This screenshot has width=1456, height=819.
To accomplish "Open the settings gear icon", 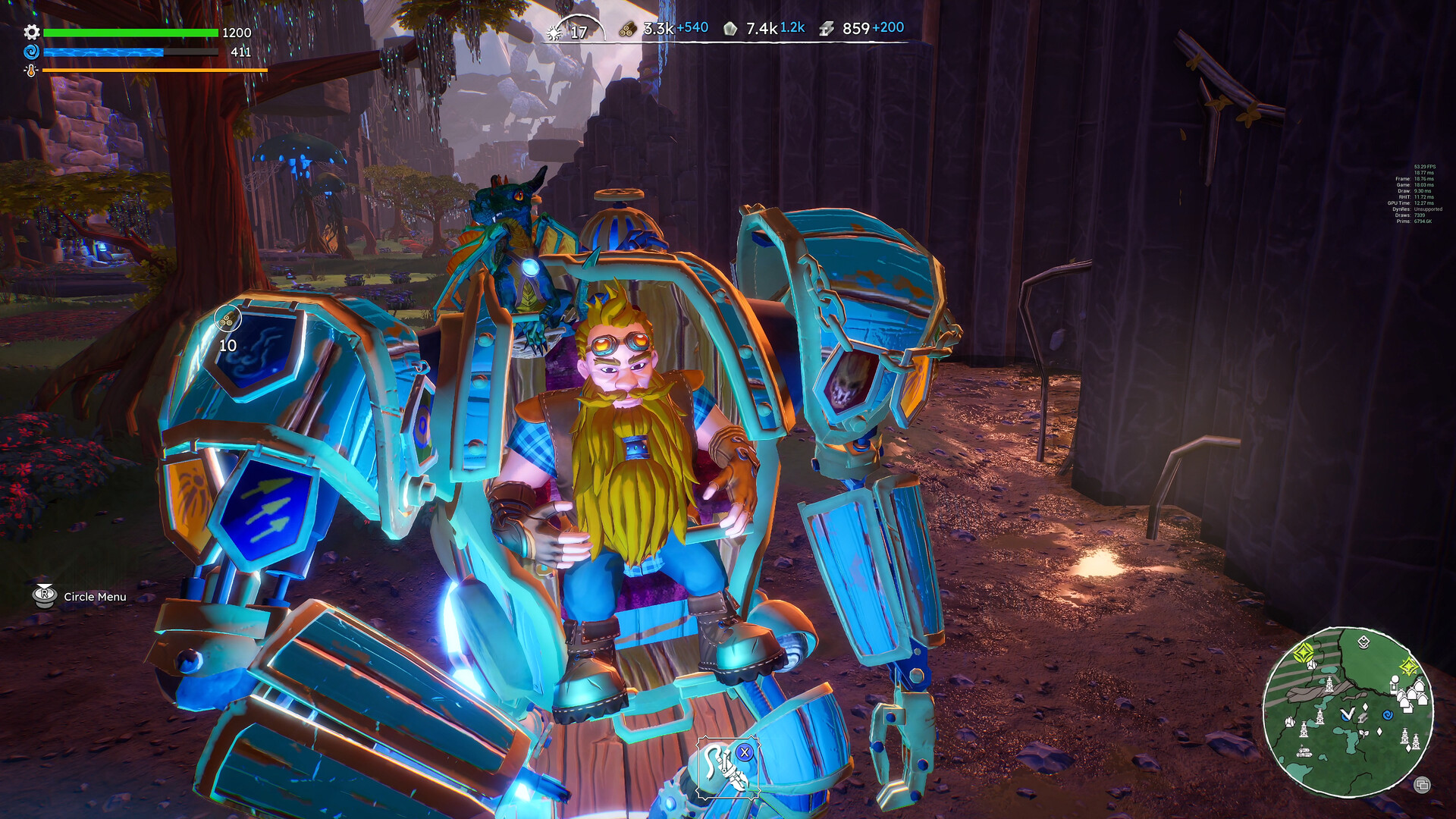I will (31, 33).
